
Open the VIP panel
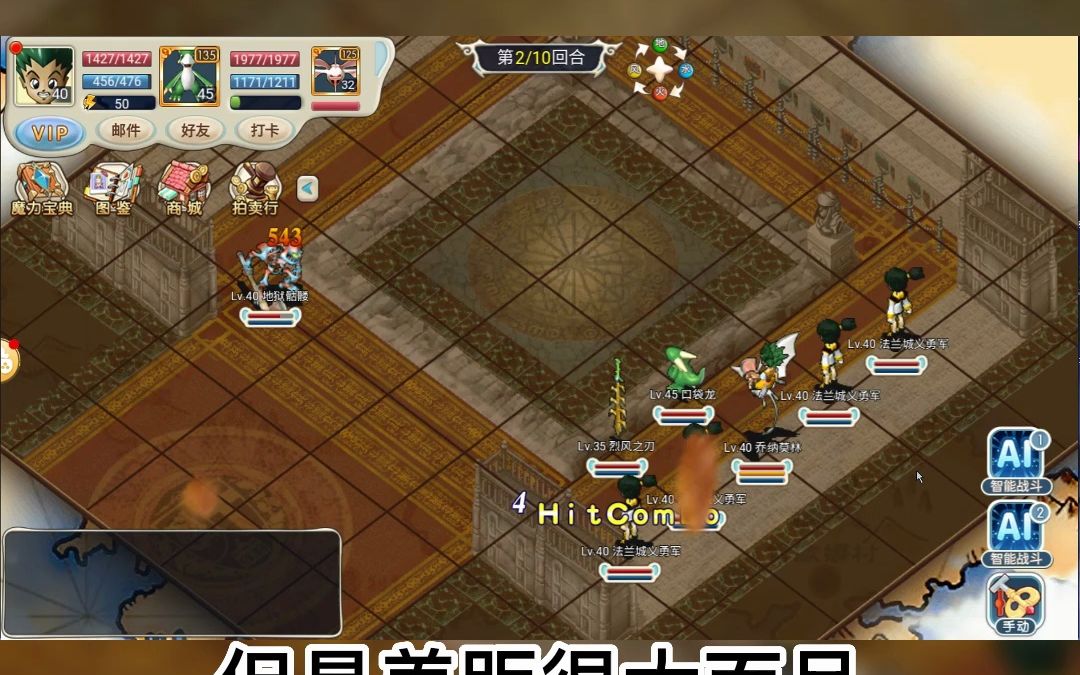click(x=50, y=132)
